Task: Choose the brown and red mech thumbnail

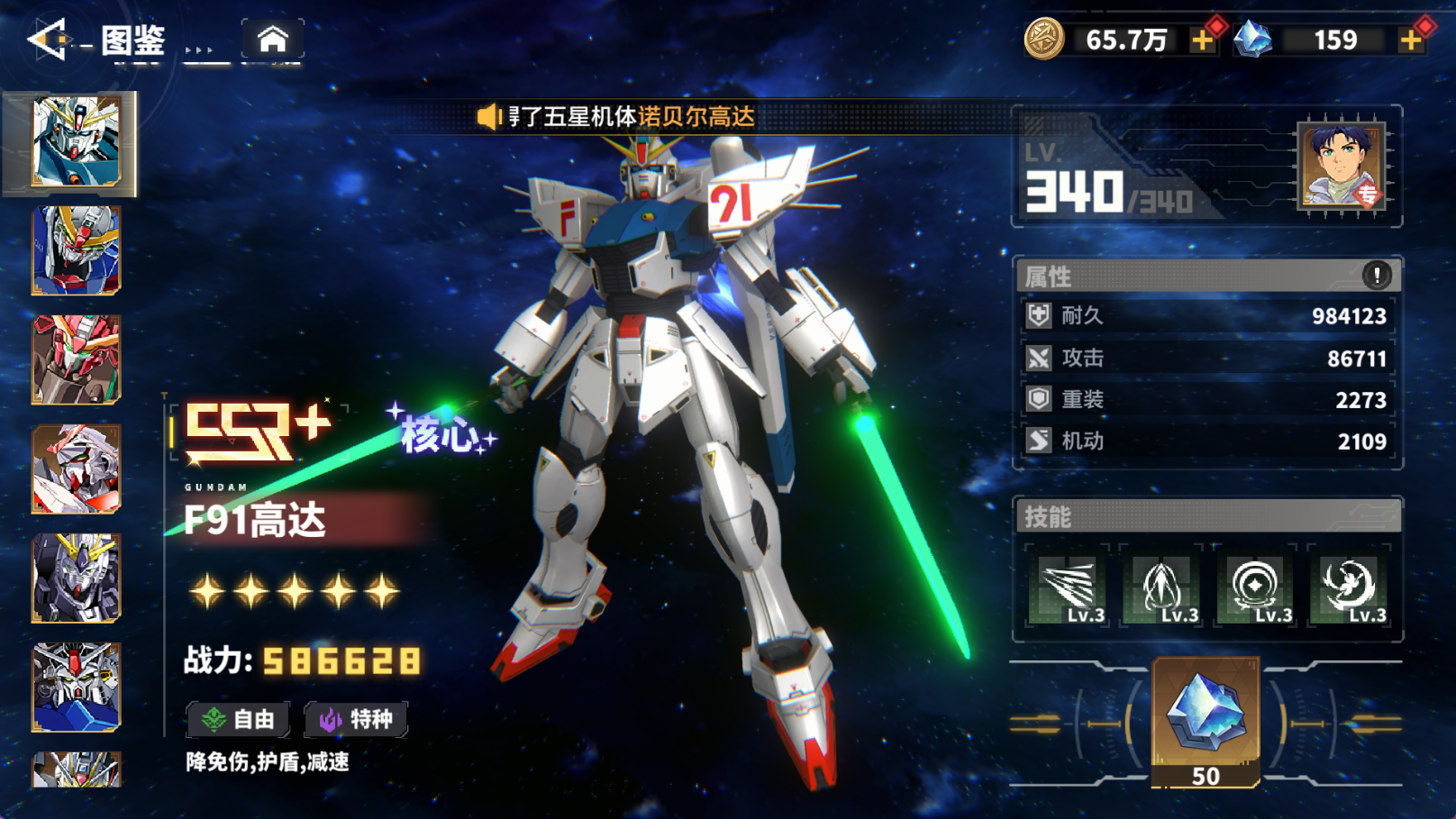Action: click(x=77, y=359)
